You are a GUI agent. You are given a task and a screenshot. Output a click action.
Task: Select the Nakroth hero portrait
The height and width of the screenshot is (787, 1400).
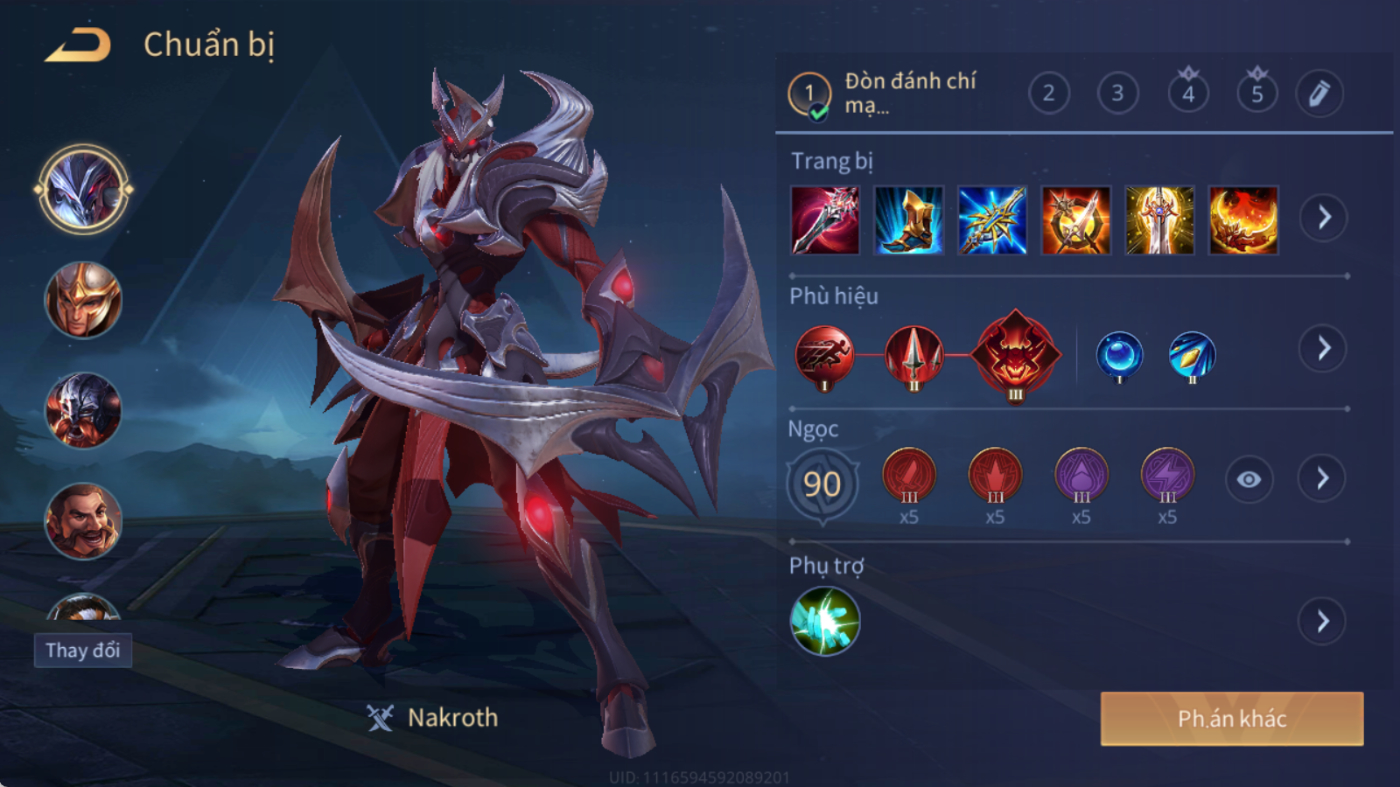83,188
